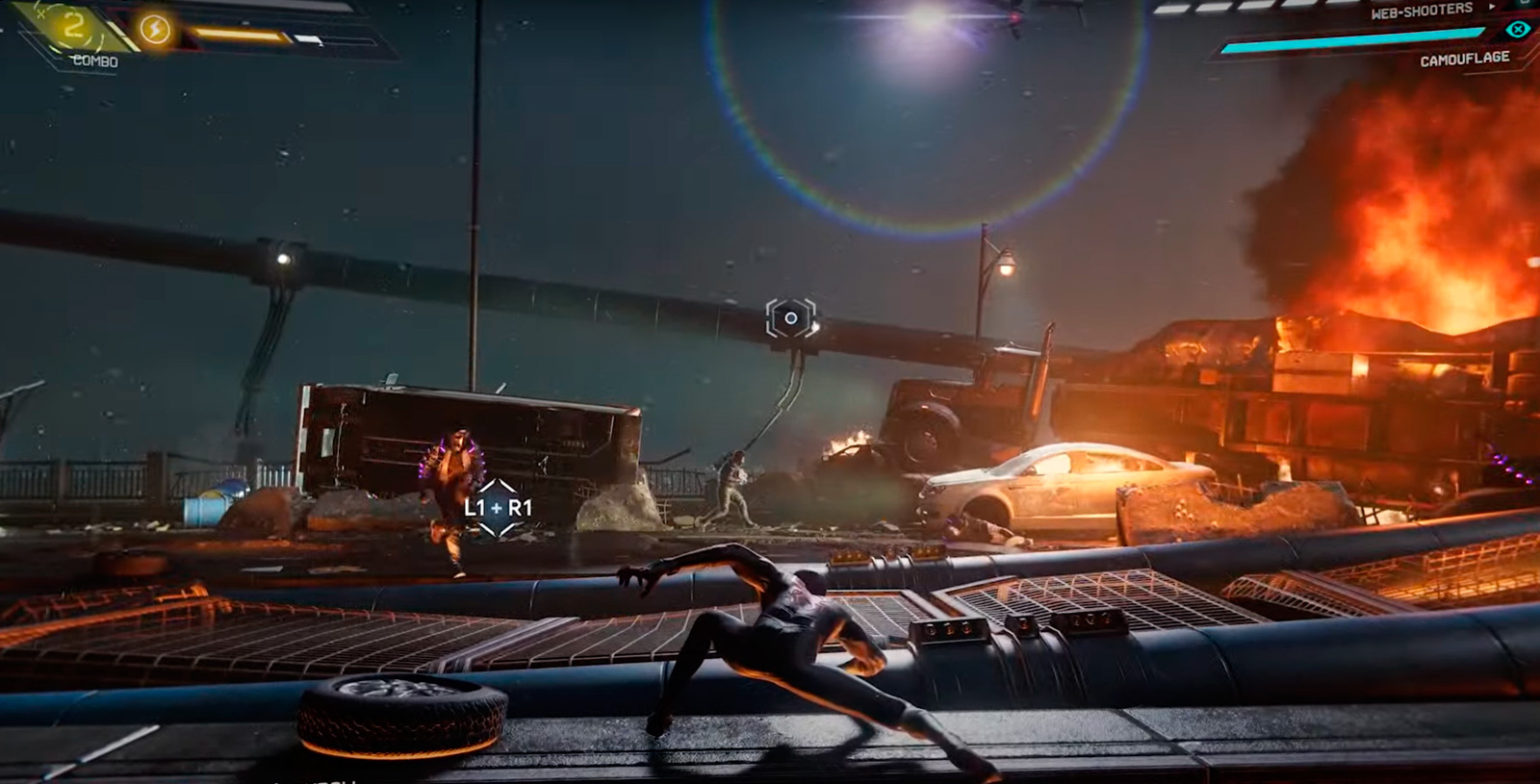
Task: Toggle the Camouflage eye icon
Action: 1517,30
